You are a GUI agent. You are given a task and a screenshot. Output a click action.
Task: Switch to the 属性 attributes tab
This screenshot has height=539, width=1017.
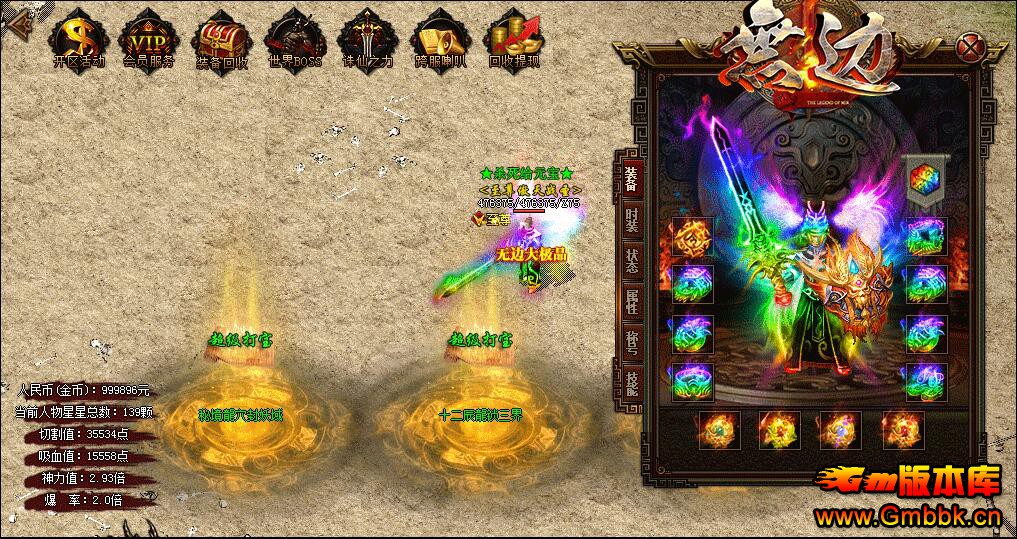(x=631, y=301)
